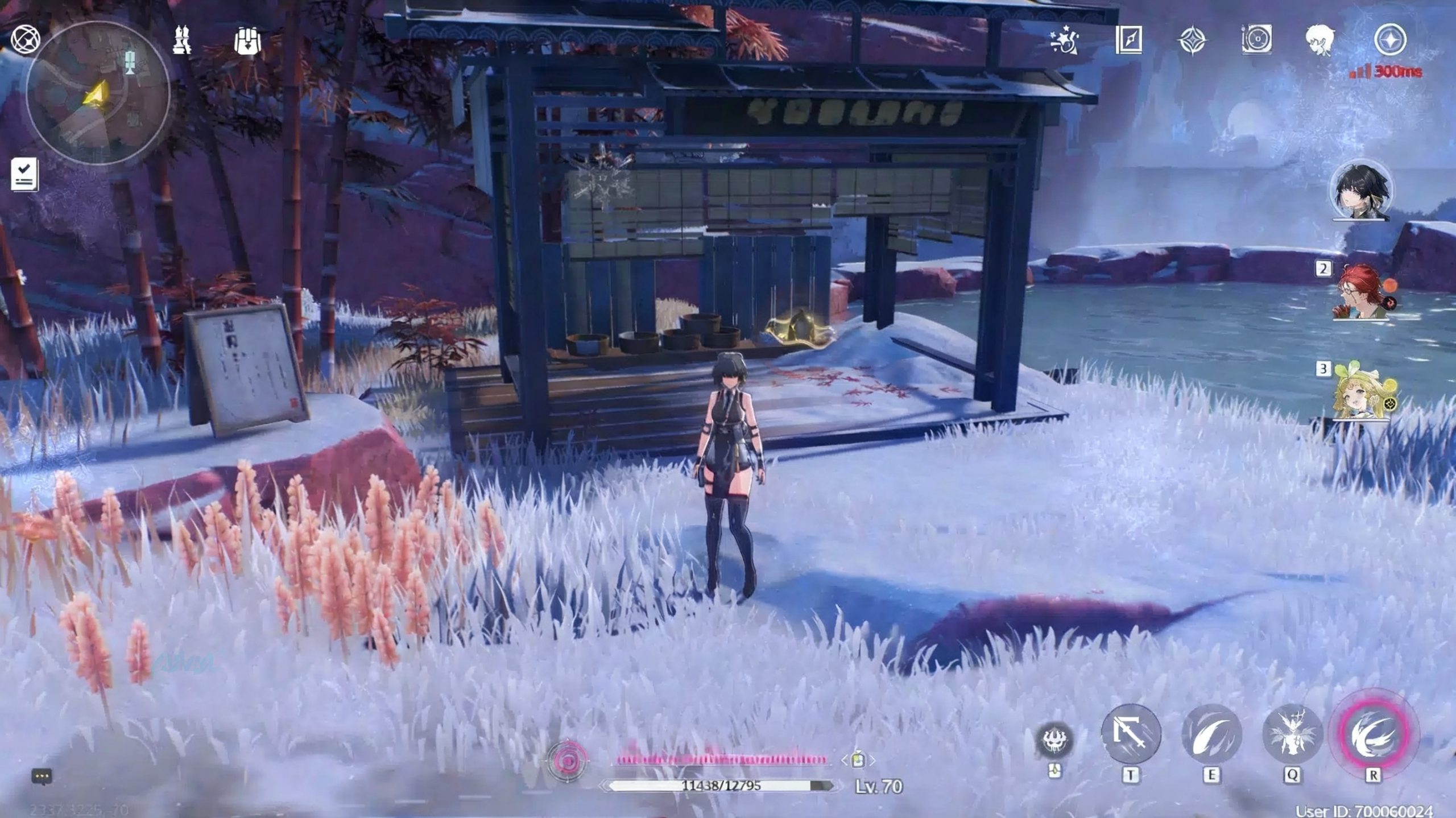Viewport: 1456px width, 818px height.
Task: Use the skull-crest utility gadget icon
Action: (1055, 740)
